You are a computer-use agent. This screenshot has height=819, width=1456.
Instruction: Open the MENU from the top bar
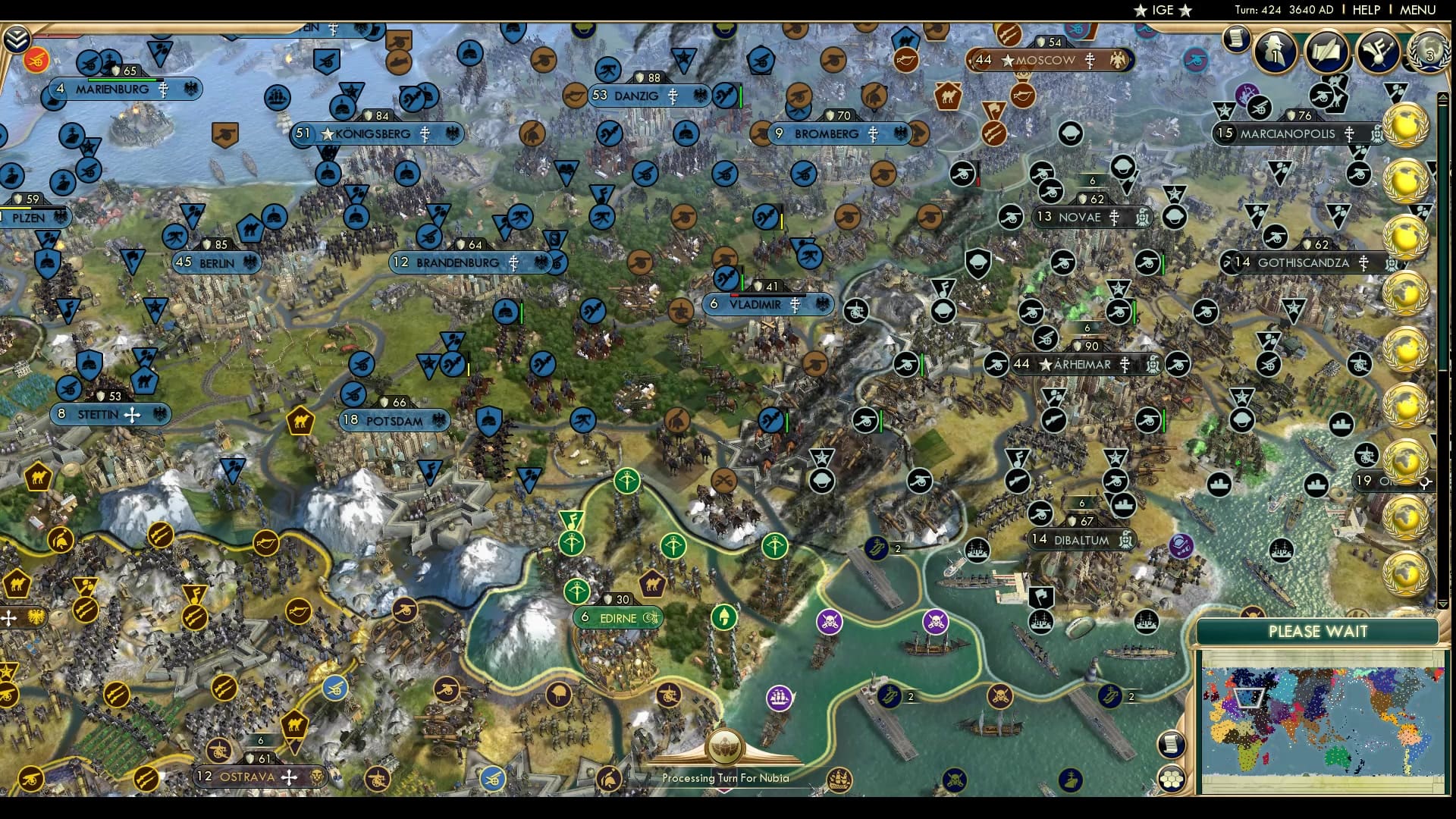(x=1420, y=10)
